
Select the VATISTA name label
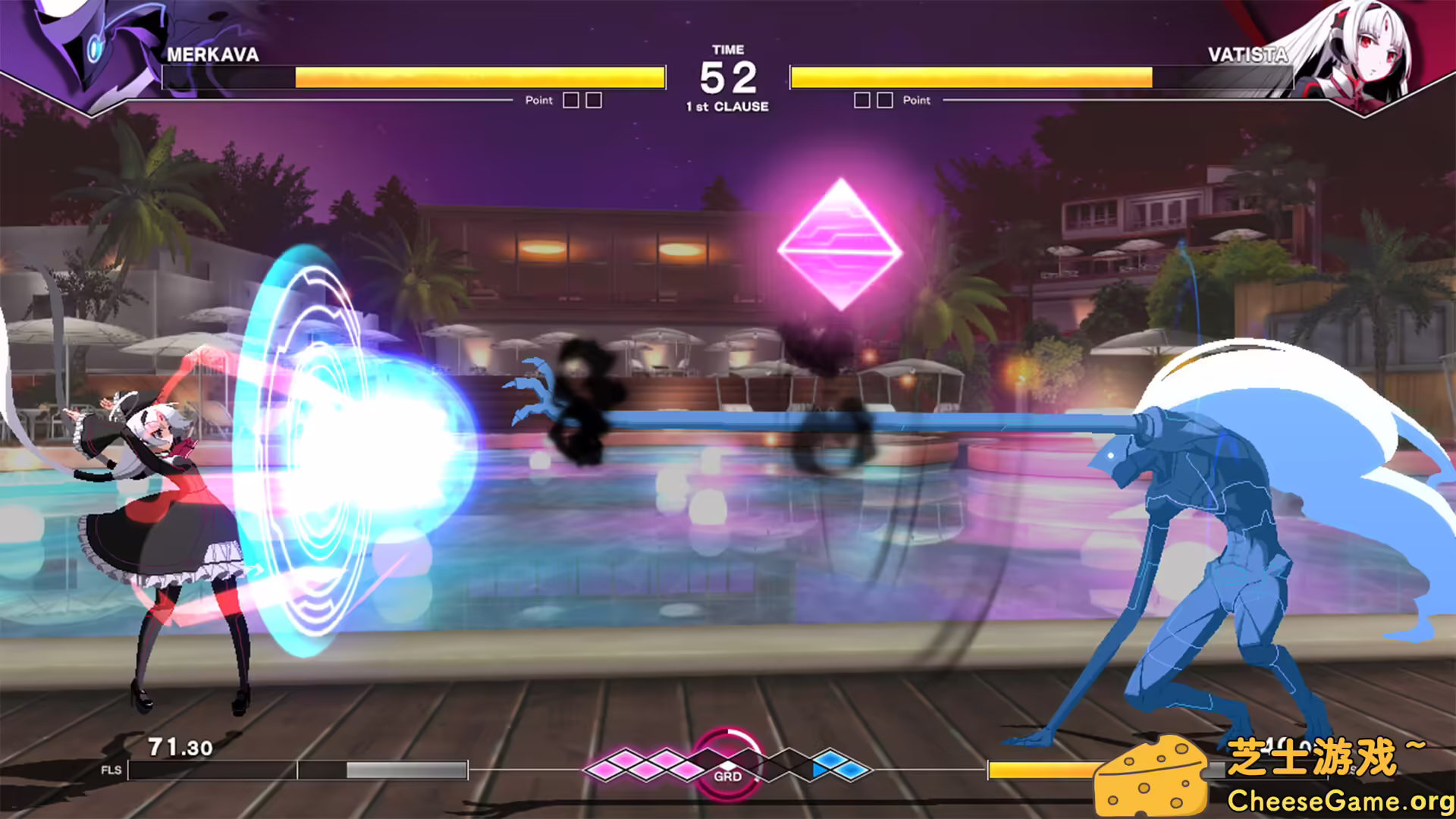click(1248, 55)
